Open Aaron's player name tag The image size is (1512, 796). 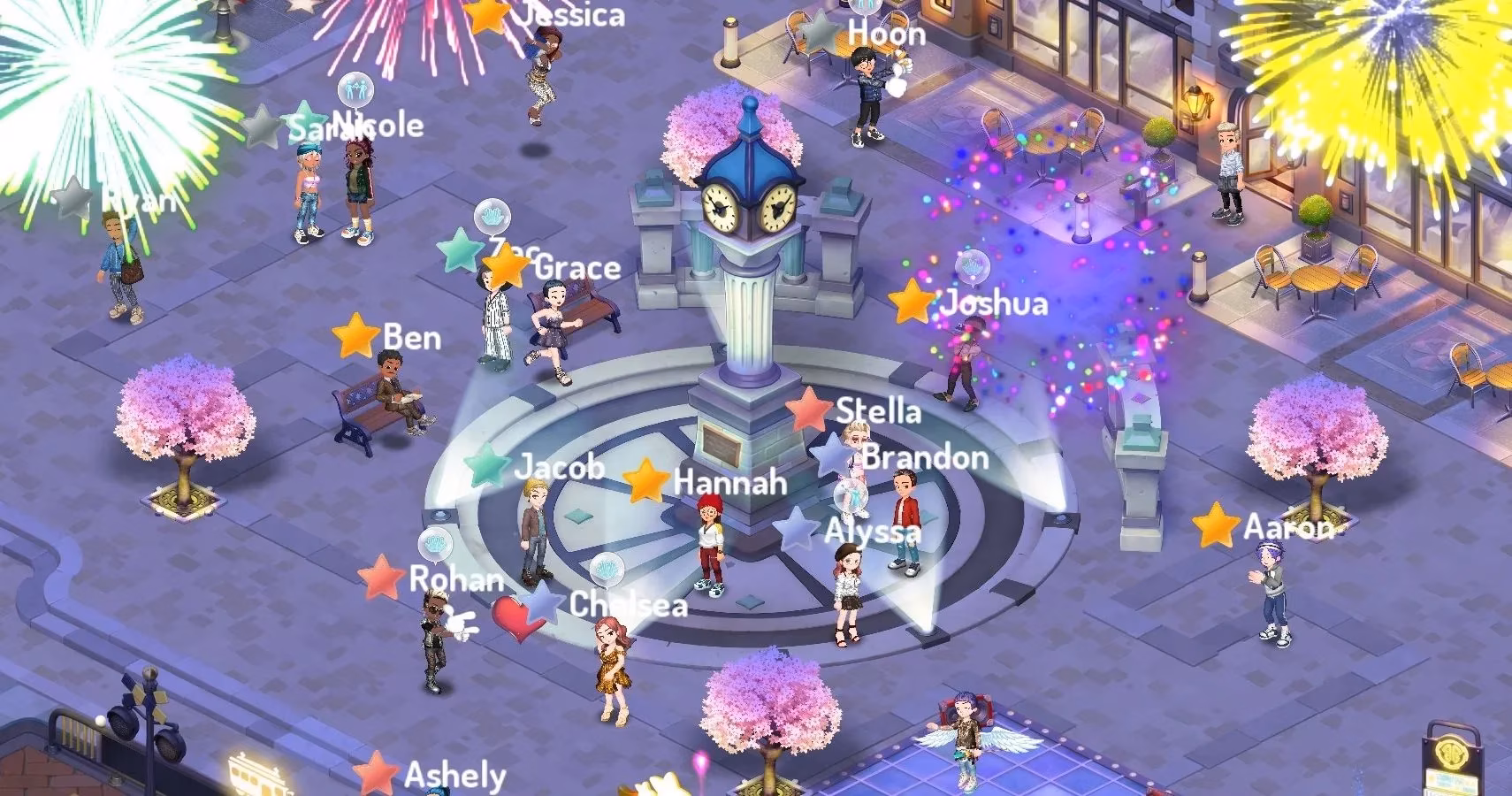tap(1287, 527)
